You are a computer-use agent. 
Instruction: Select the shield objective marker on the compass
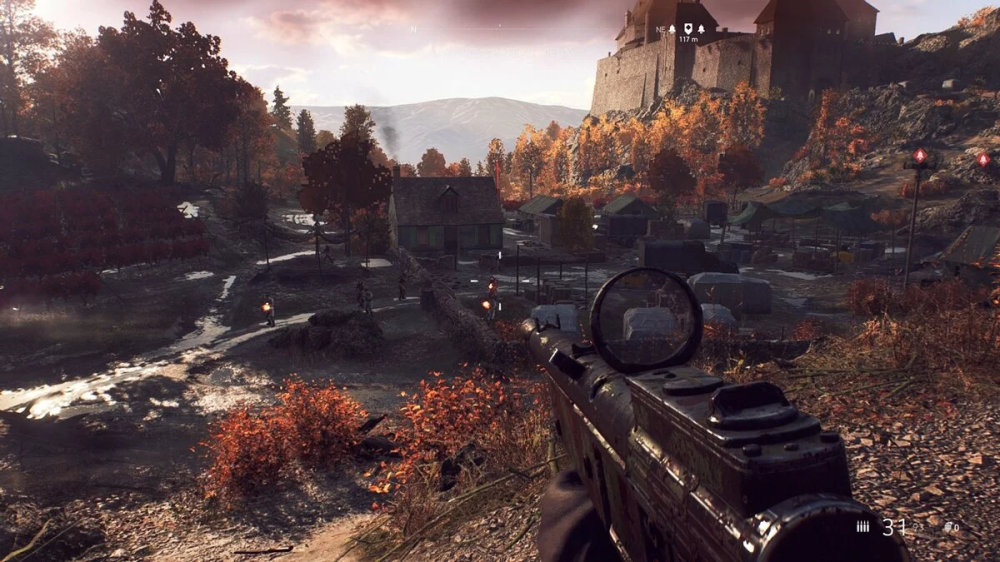(688, 28)
